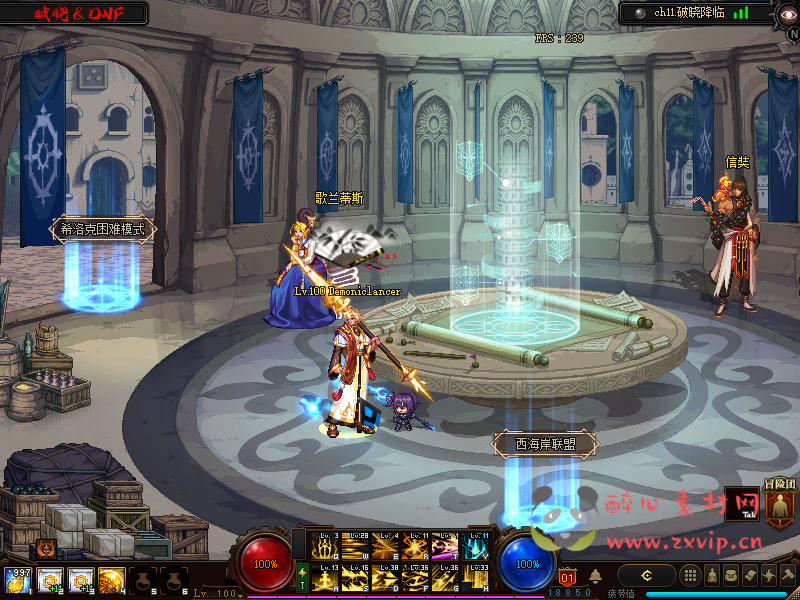Activate the pink Lv.1 skill on key T
Viewport: 800px width, 600px height.
pyautogui.click(x=444, y=548)
